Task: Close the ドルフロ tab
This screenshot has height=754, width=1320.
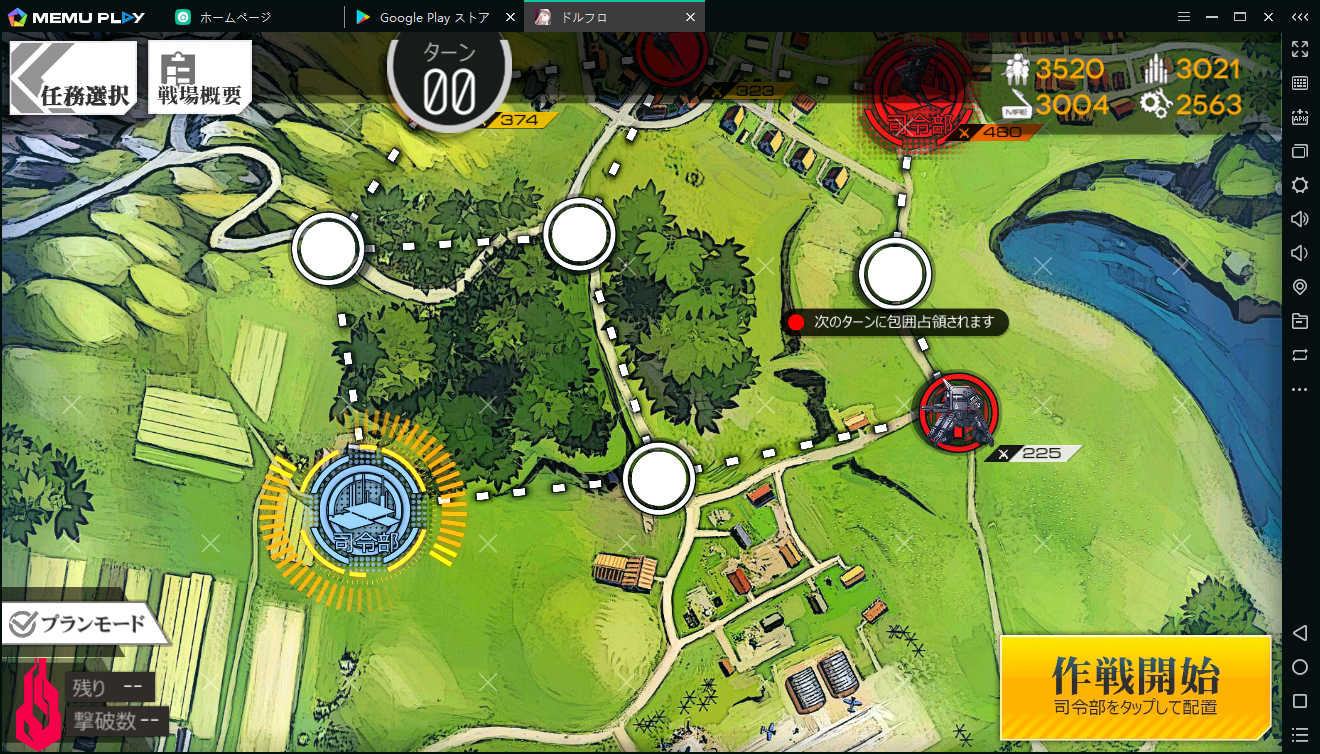Action: click(690, 17)
